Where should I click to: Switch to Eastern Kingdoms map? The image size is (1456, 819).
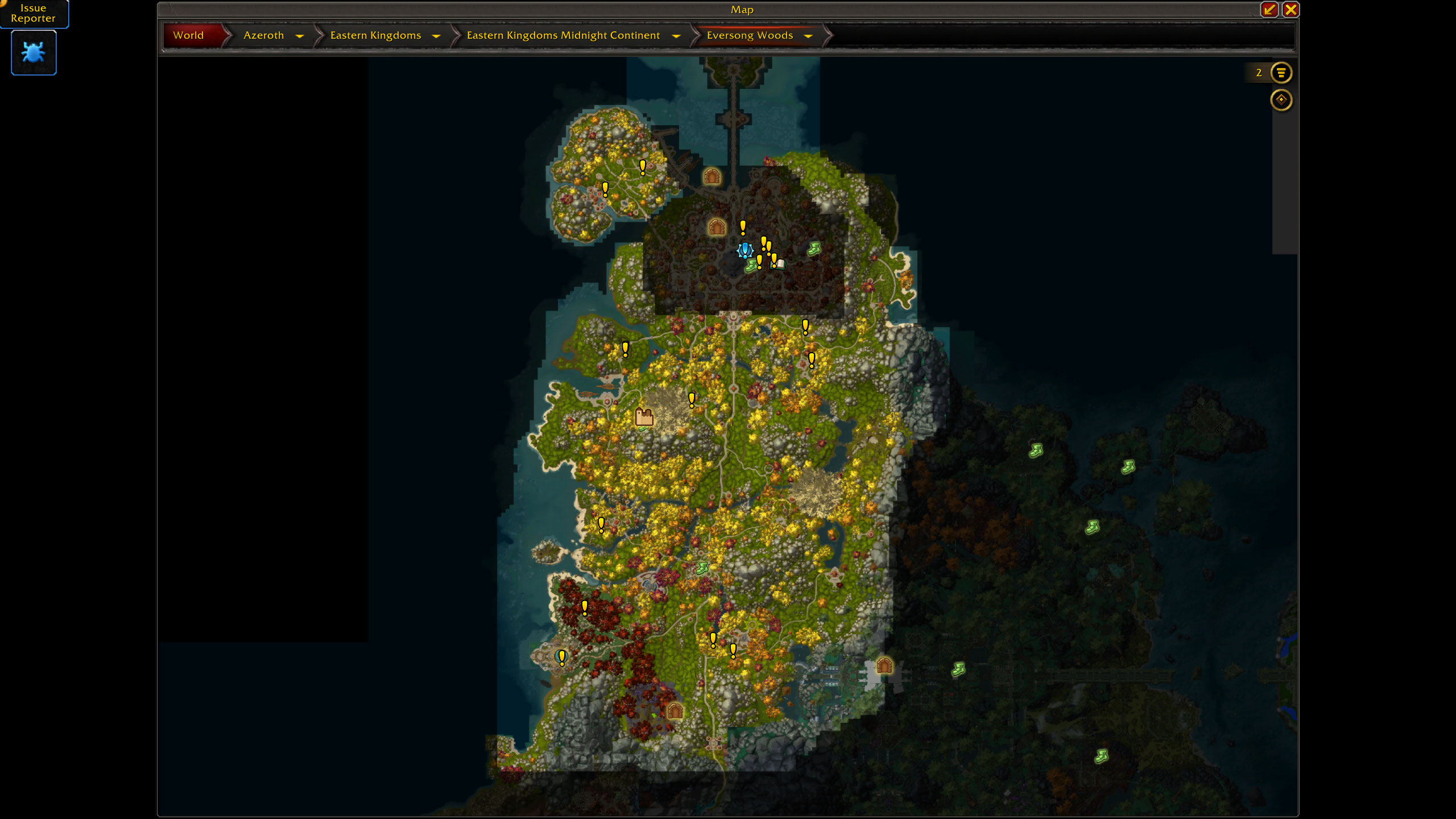click(375, 35)
